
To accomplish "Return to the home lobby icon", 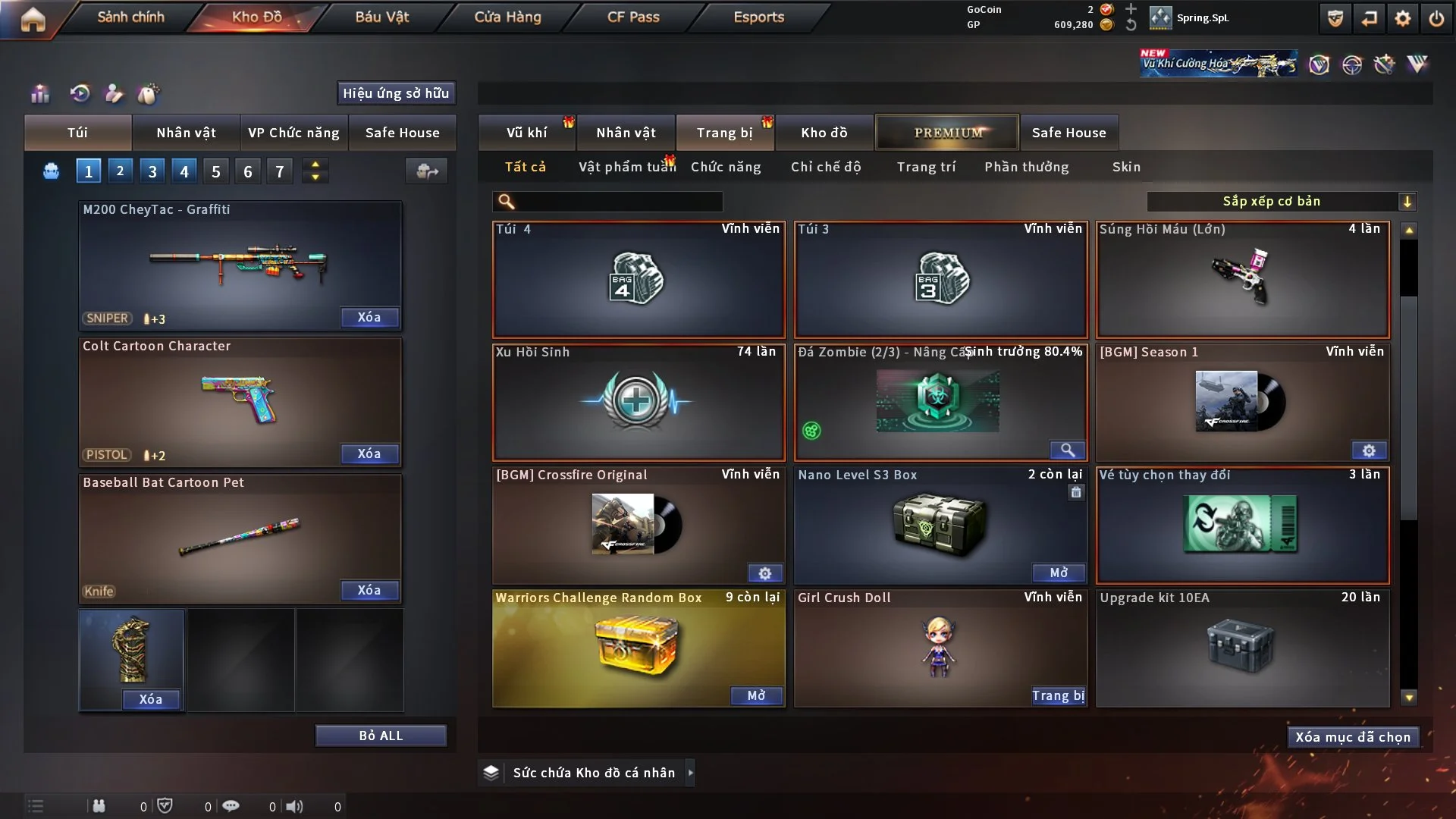I will [33, 18].
